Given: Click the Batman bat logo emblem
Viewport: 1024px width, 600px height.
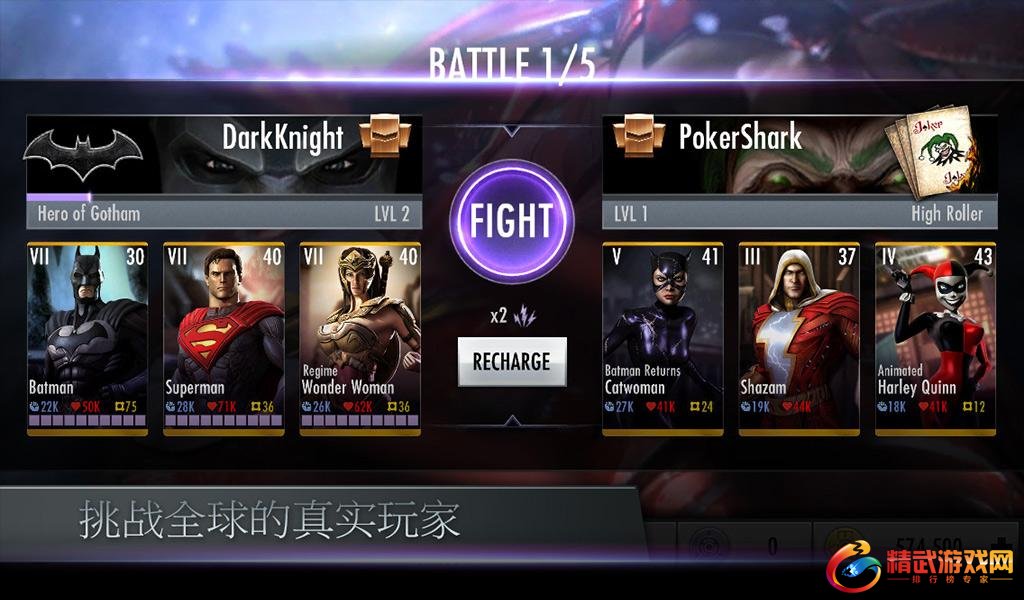Looking at the screenshot, I should 84,155.
